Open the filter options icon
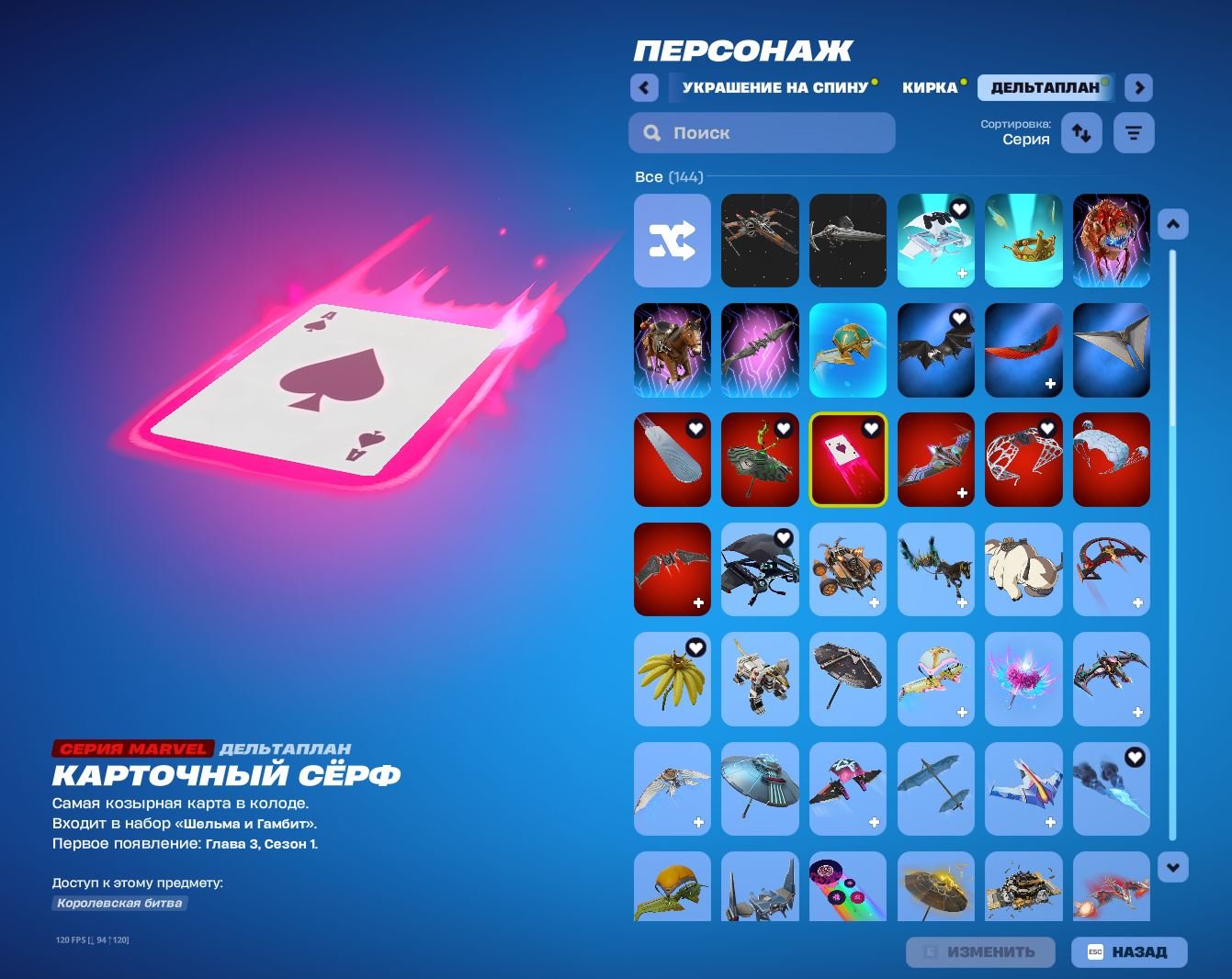 pos(1134,132)
